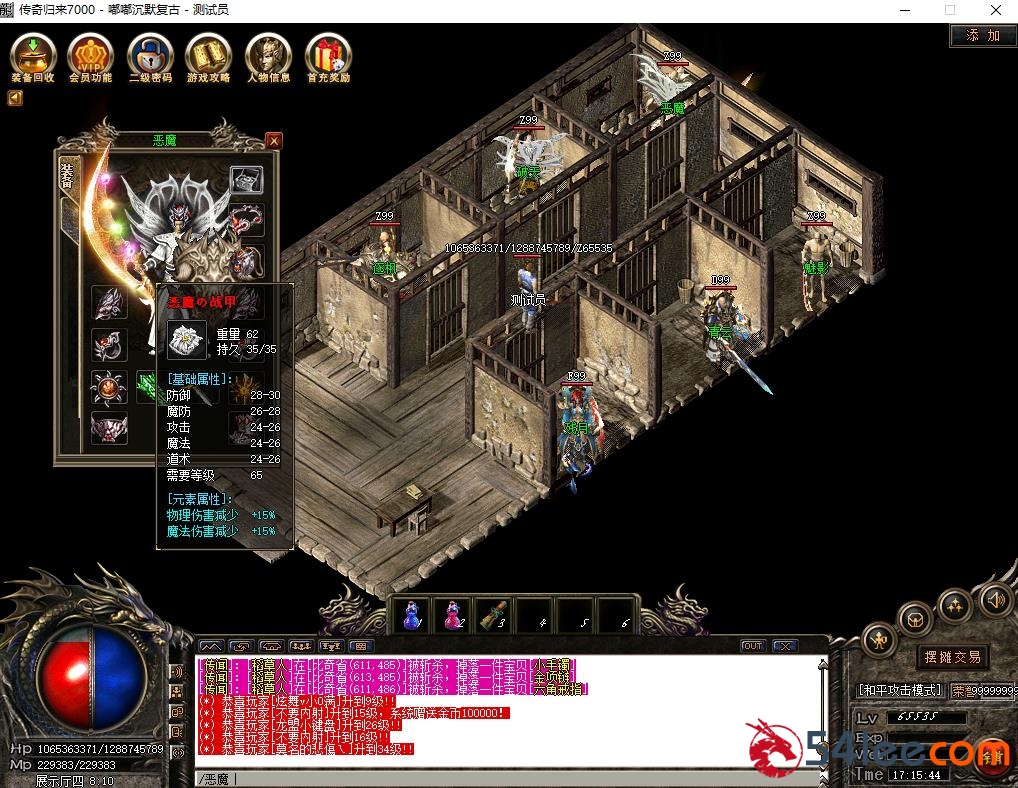Viewport: 1018px width, 788px height.
Task: Focus the chat input field showing /恶魔
Action: tap(500, 778)
